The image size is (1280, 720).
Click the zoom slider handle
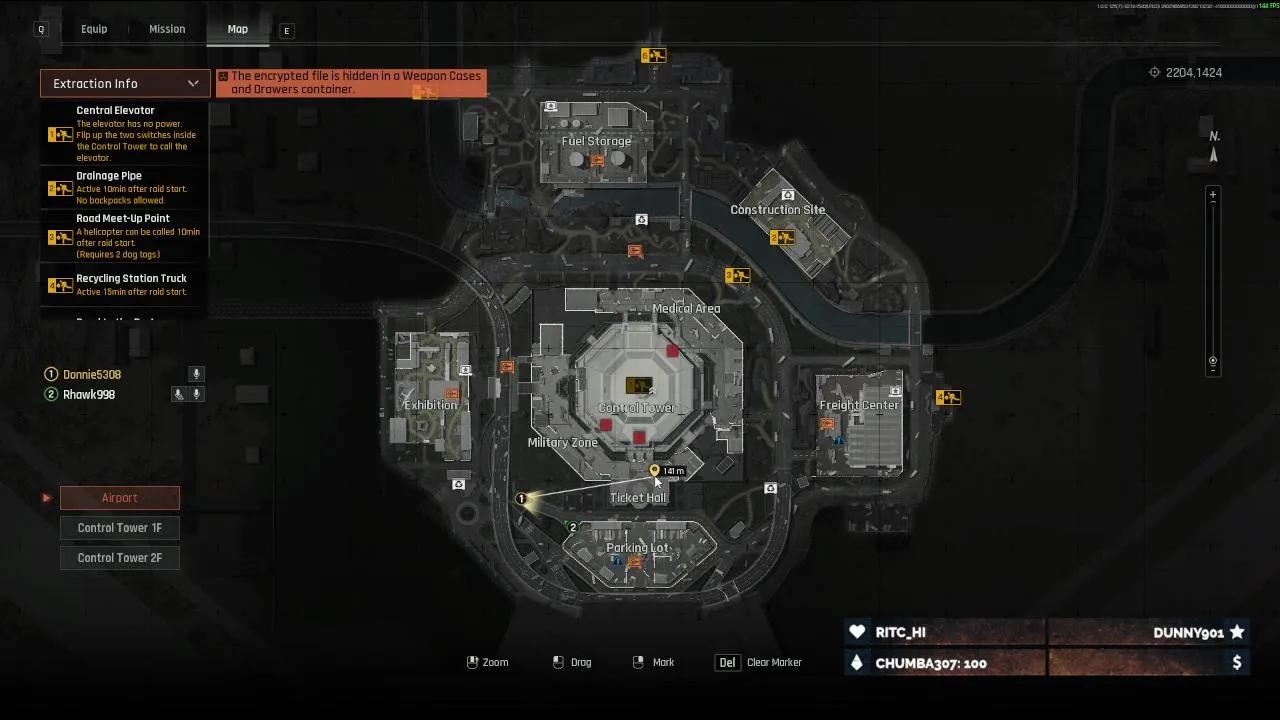[x=1213, y=361]
